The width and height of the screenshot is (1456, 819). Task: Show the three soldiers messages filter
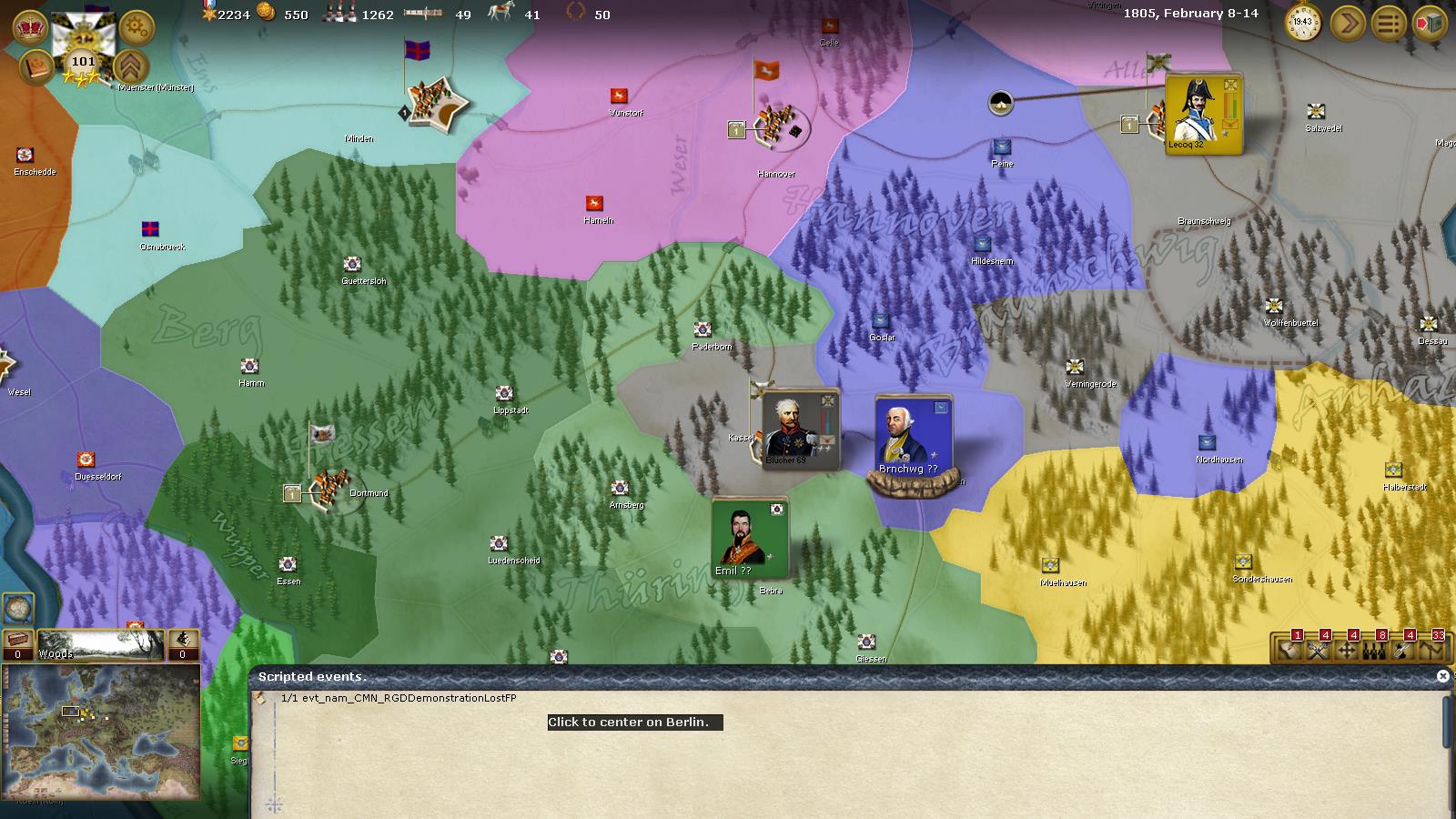pos(1375,650)
